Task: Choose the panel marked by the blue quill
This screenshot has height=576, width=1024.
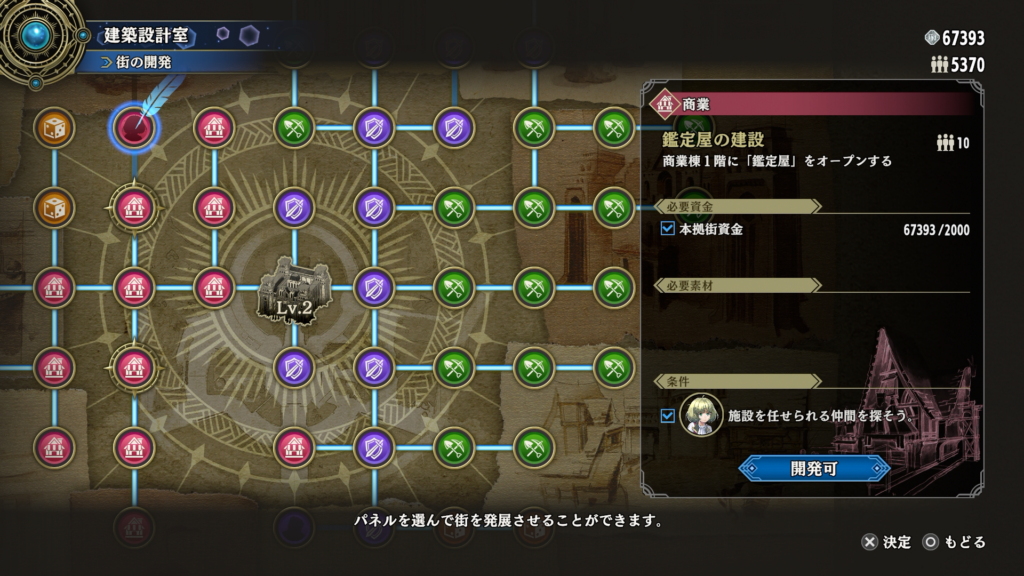Action: click(x=134, y=127)
